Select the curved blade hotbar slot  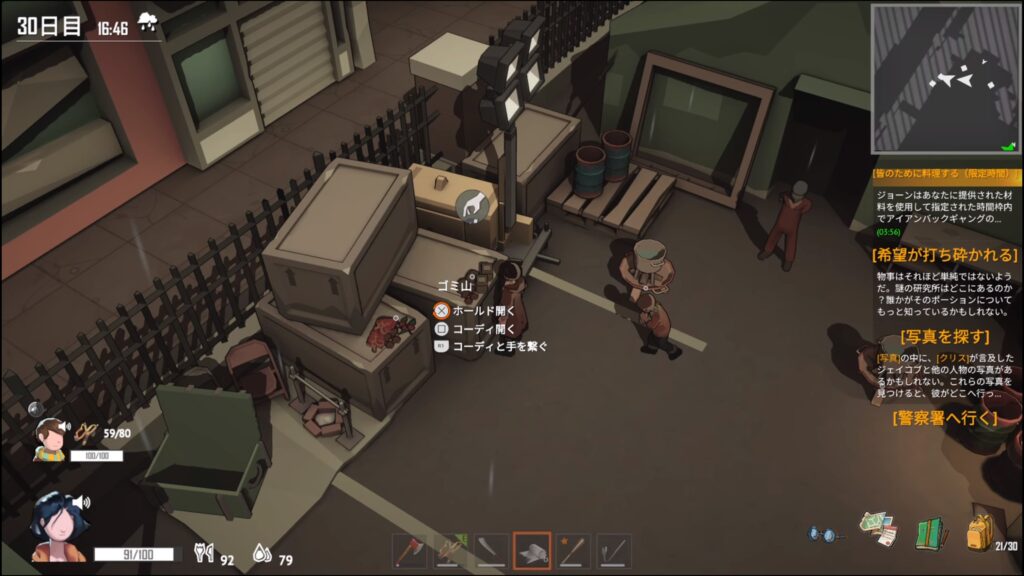(x=492, y=550)
